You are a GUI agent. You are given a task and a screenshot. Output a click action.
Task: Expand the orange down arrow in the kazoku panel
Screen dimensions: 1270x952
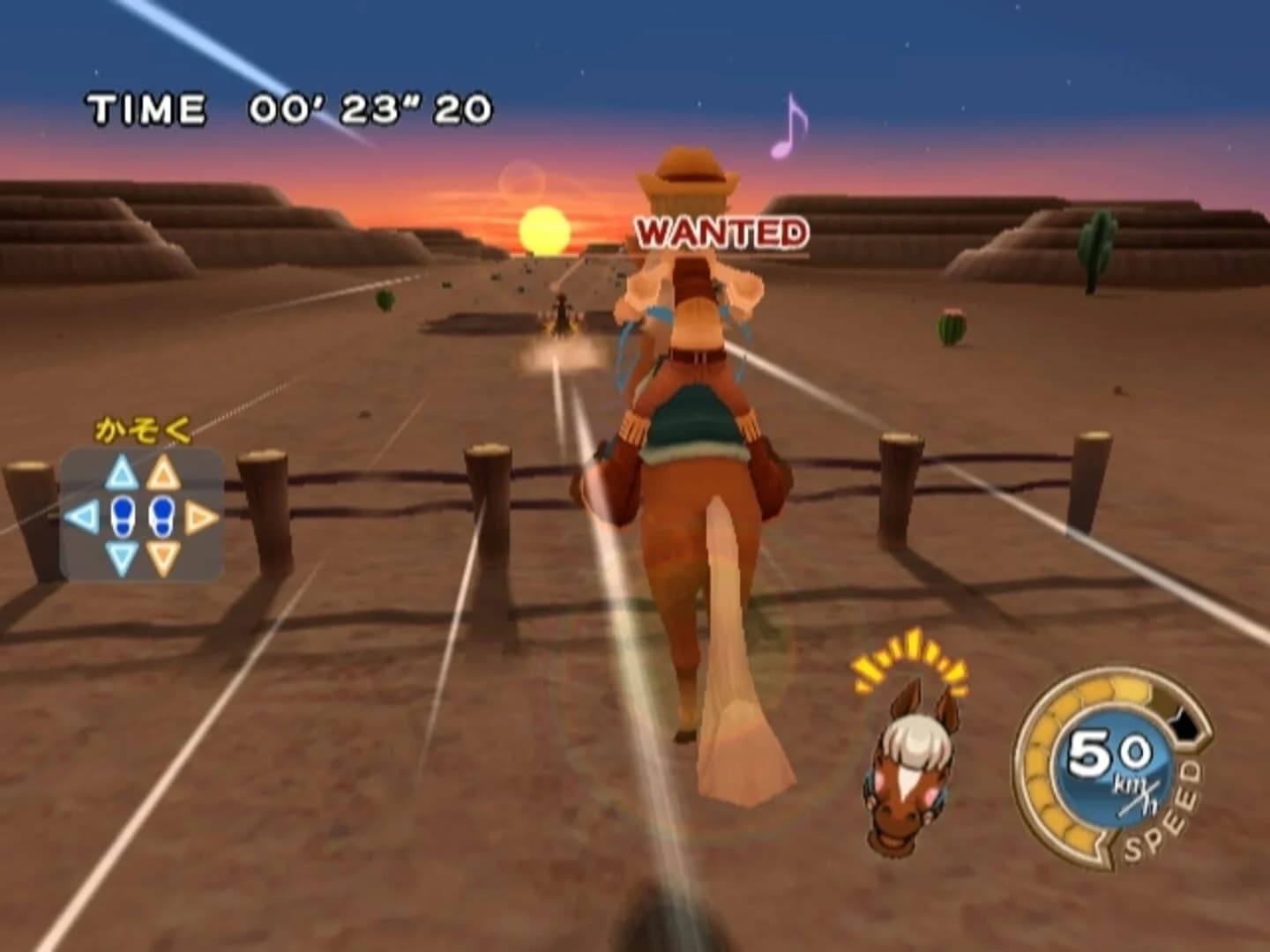161,554
